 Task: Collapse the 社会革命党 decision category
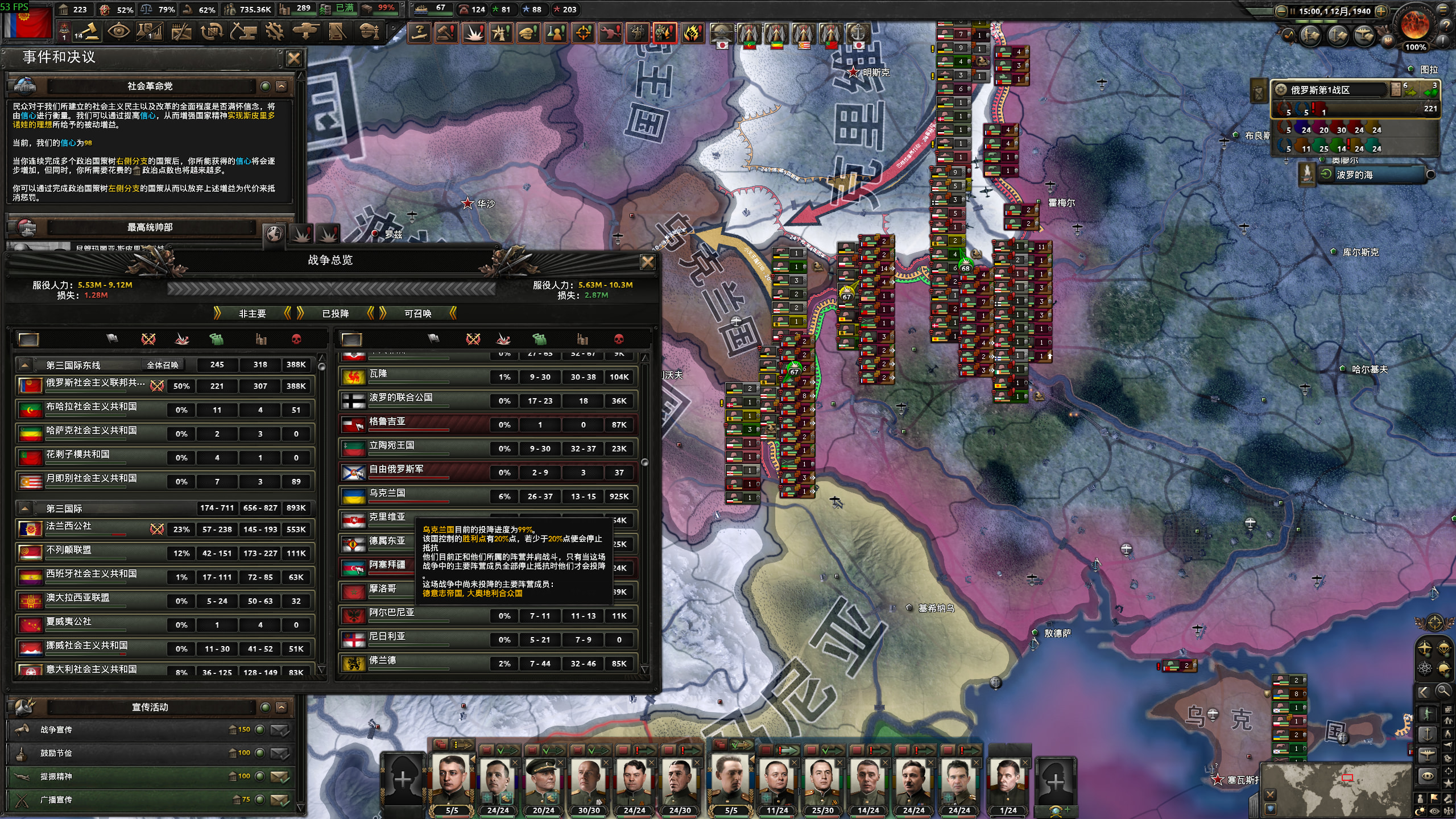point(282,86)
